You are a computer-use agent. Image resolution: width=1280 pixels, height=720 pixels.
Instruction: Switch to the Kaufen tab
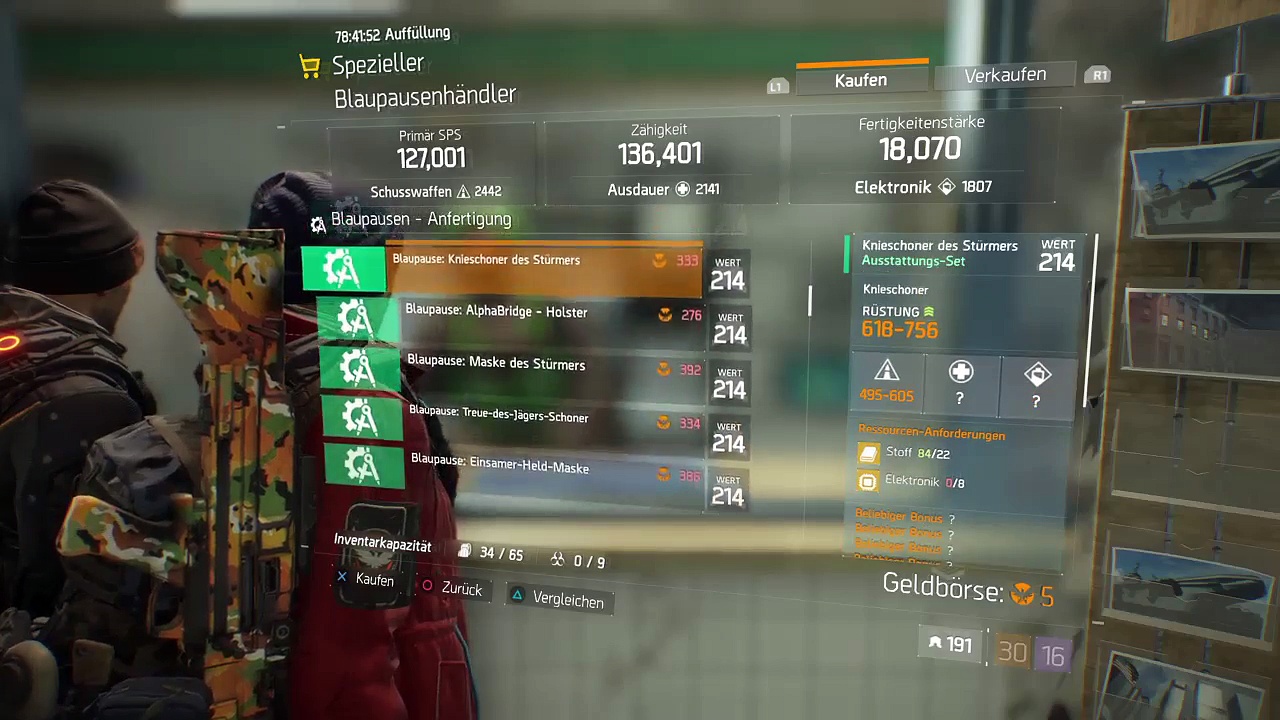861,80
